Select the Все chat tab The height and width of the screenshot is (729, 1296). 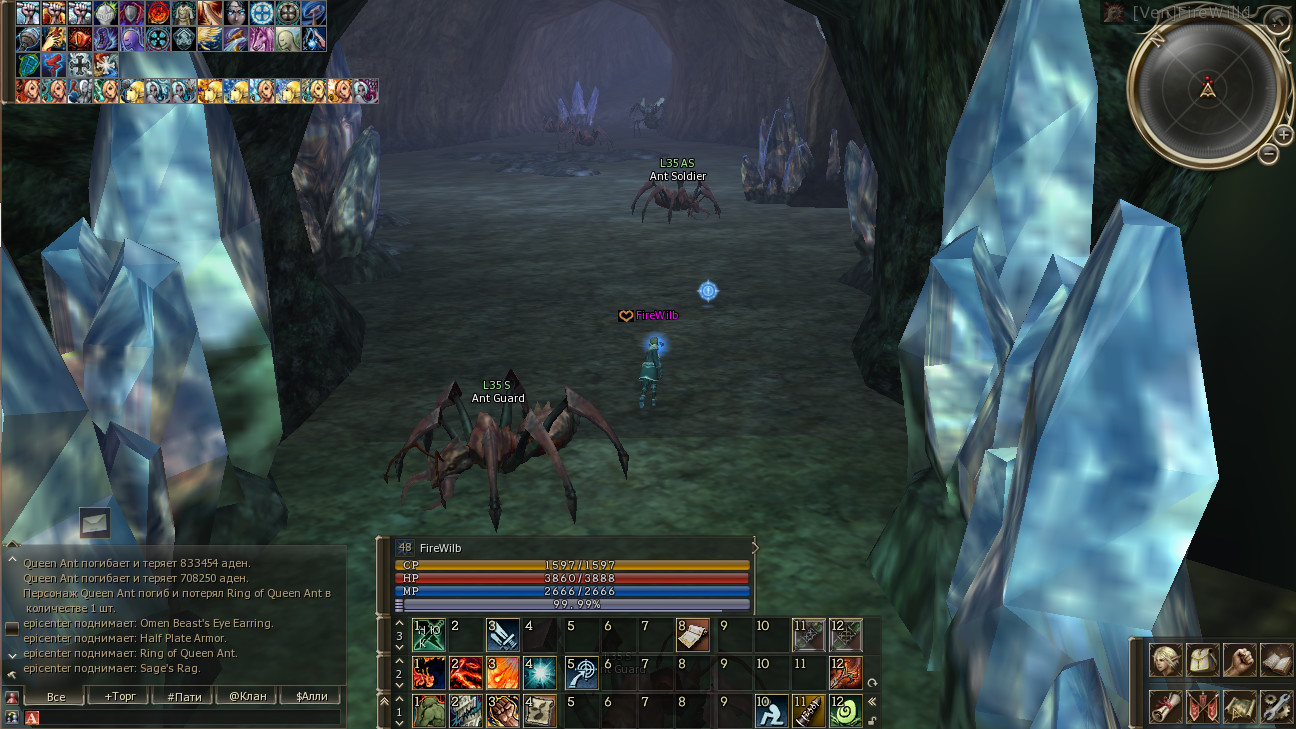click(56, 696)
